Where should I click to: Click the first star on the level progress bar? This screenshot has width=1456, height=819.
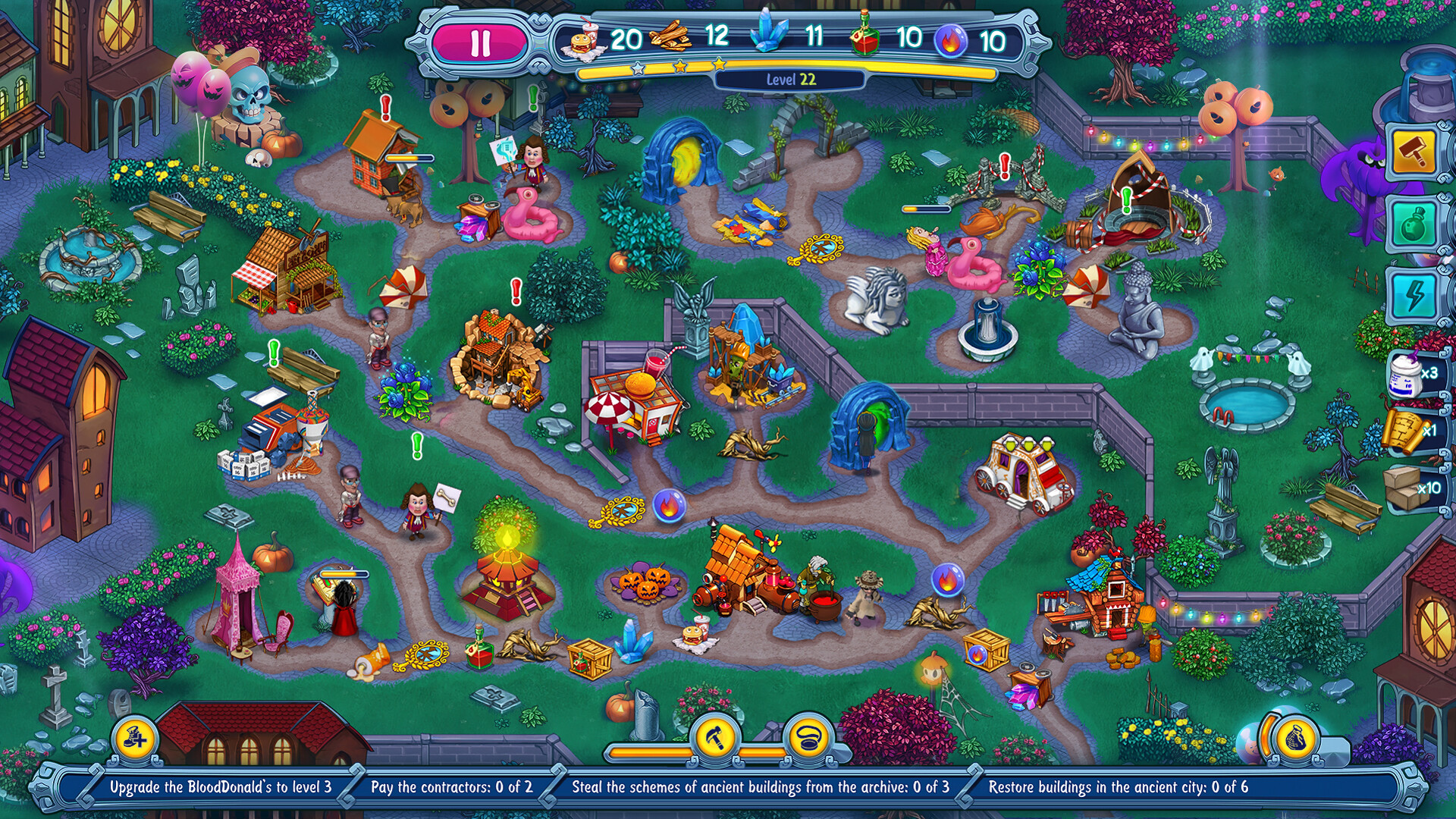pyautogui.click(x=638, y=66)
